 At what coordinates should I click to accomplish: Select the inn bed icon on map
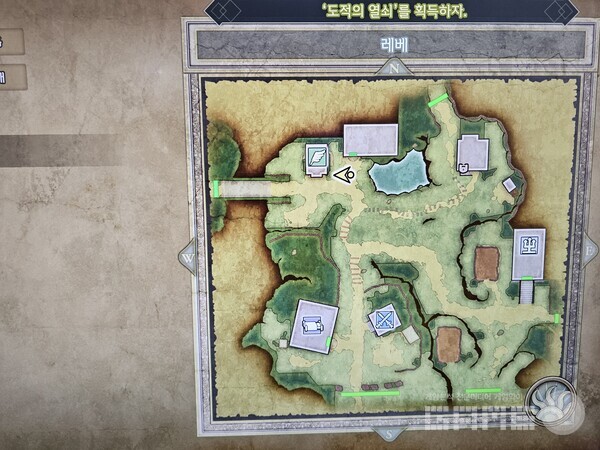[313, 324]
